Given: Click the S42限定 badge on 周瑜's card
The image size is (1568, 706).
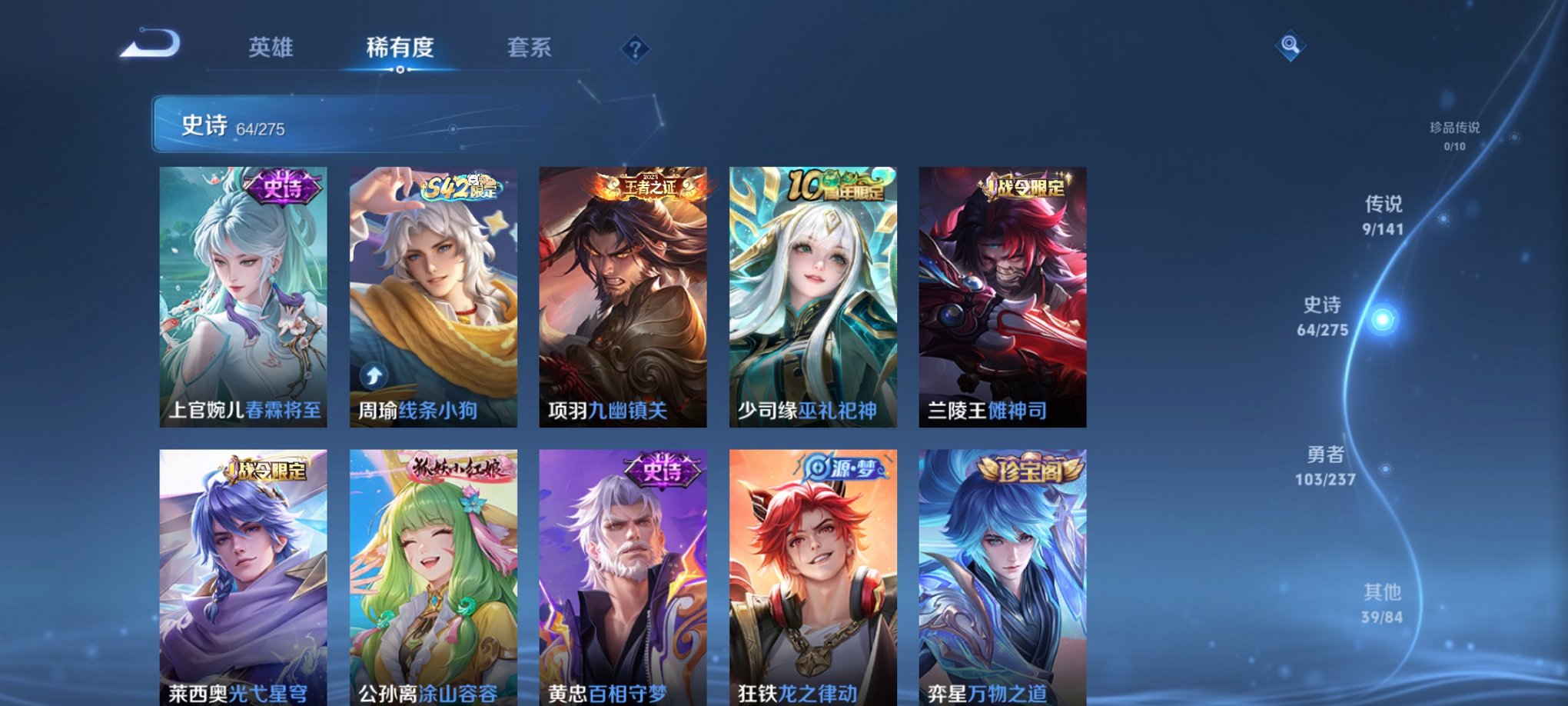Looking at the screenshot, I should [461, 188].
